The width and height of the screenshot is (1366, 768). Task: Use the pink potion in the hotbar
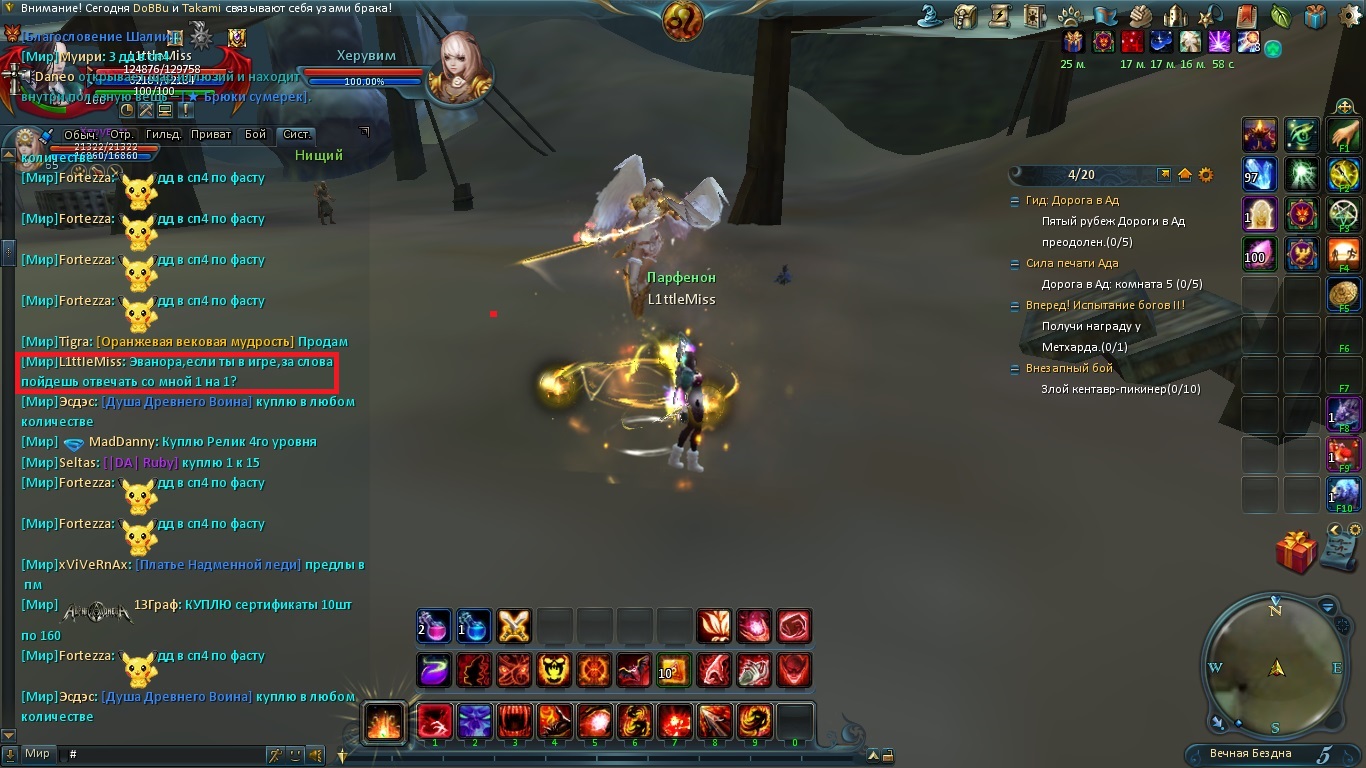click(434, 626)
